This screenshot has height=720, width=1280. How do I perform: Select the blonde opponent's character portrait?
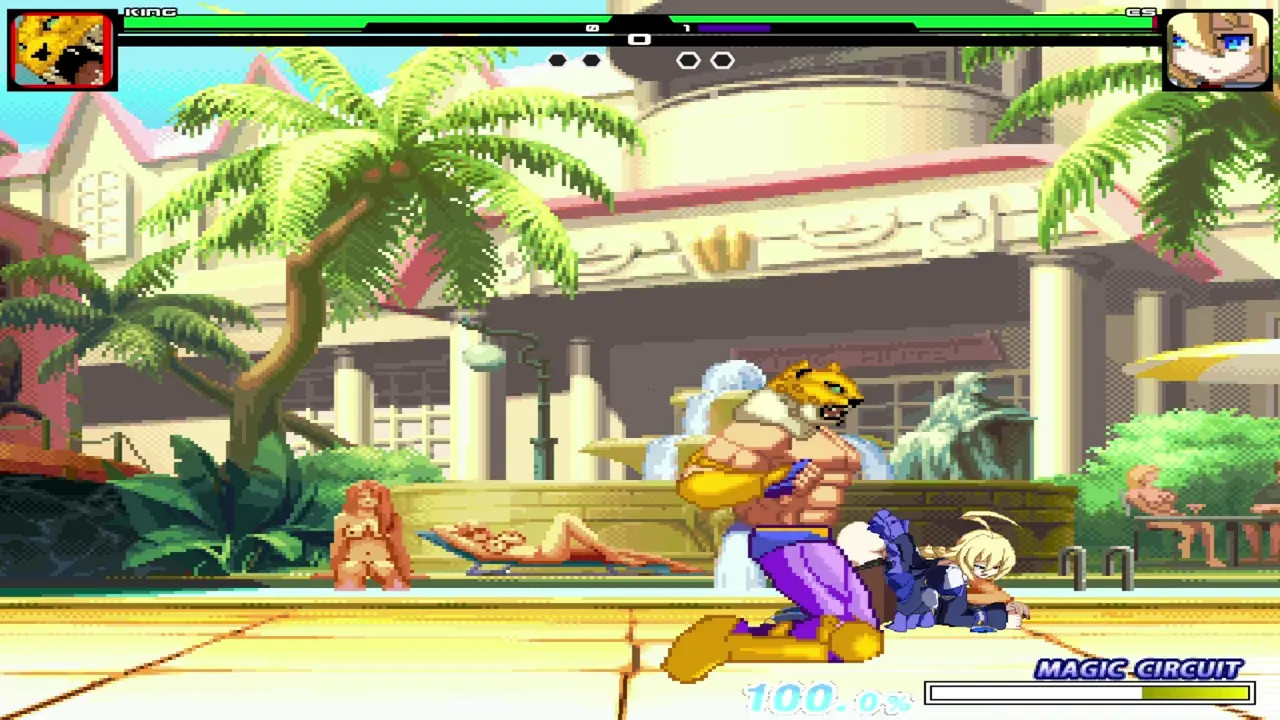click(x=1216, y=51)
